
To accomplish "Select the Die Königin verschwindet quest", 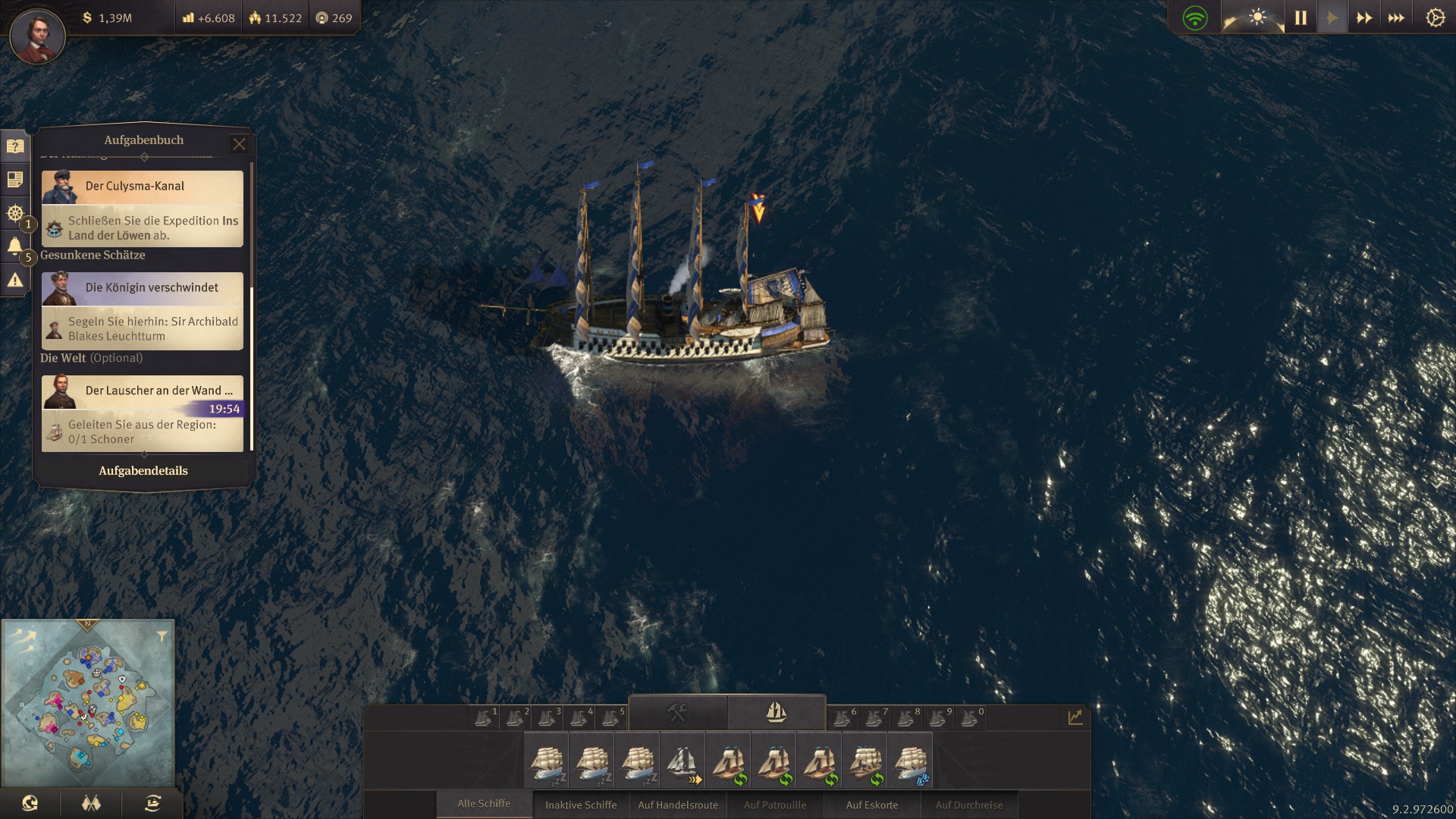I will coord(143,288).
